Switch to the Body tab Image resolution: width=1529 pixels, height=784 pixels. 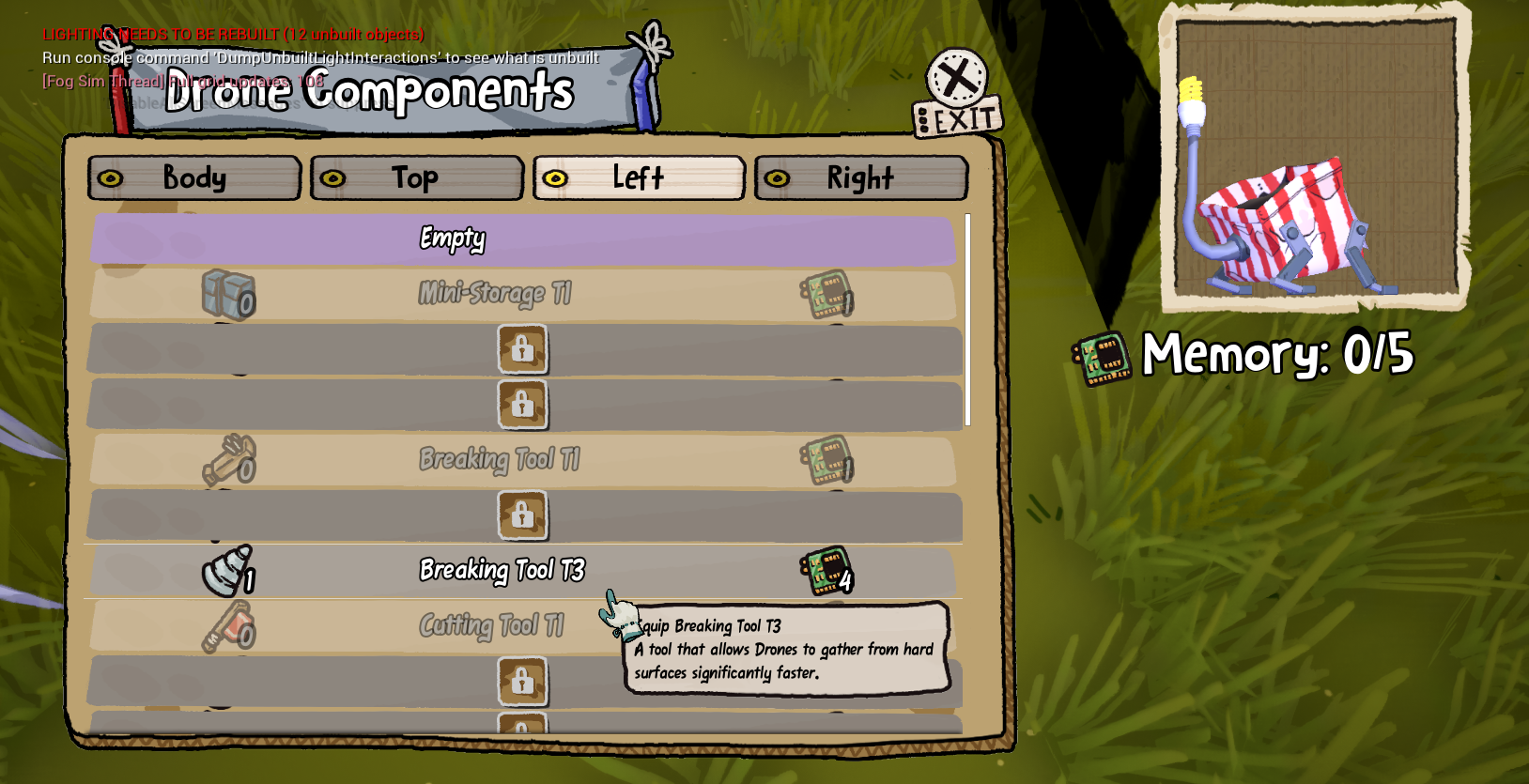(x=194, y=178)
